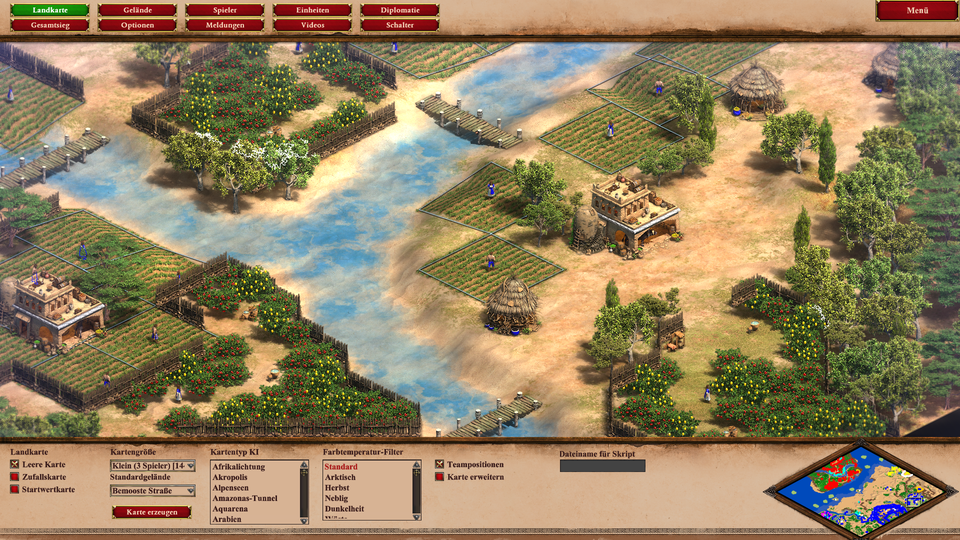
Task: Switch to the Gelände tab
Action: (137, 10)
